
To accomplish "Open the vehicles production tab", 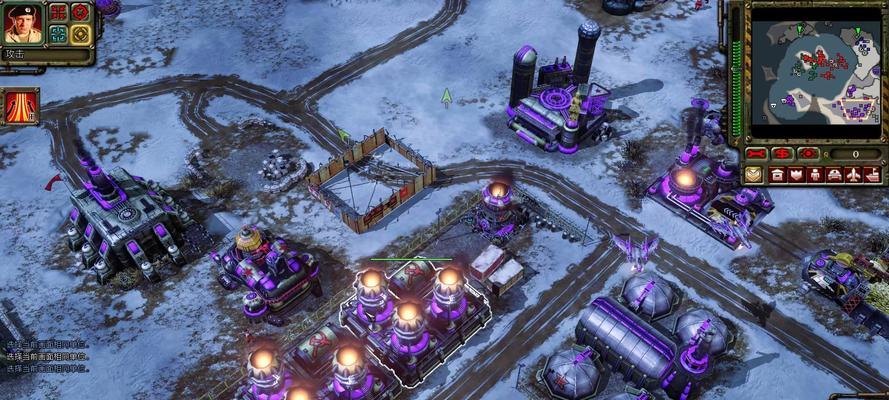I will [x=834, y=174].
